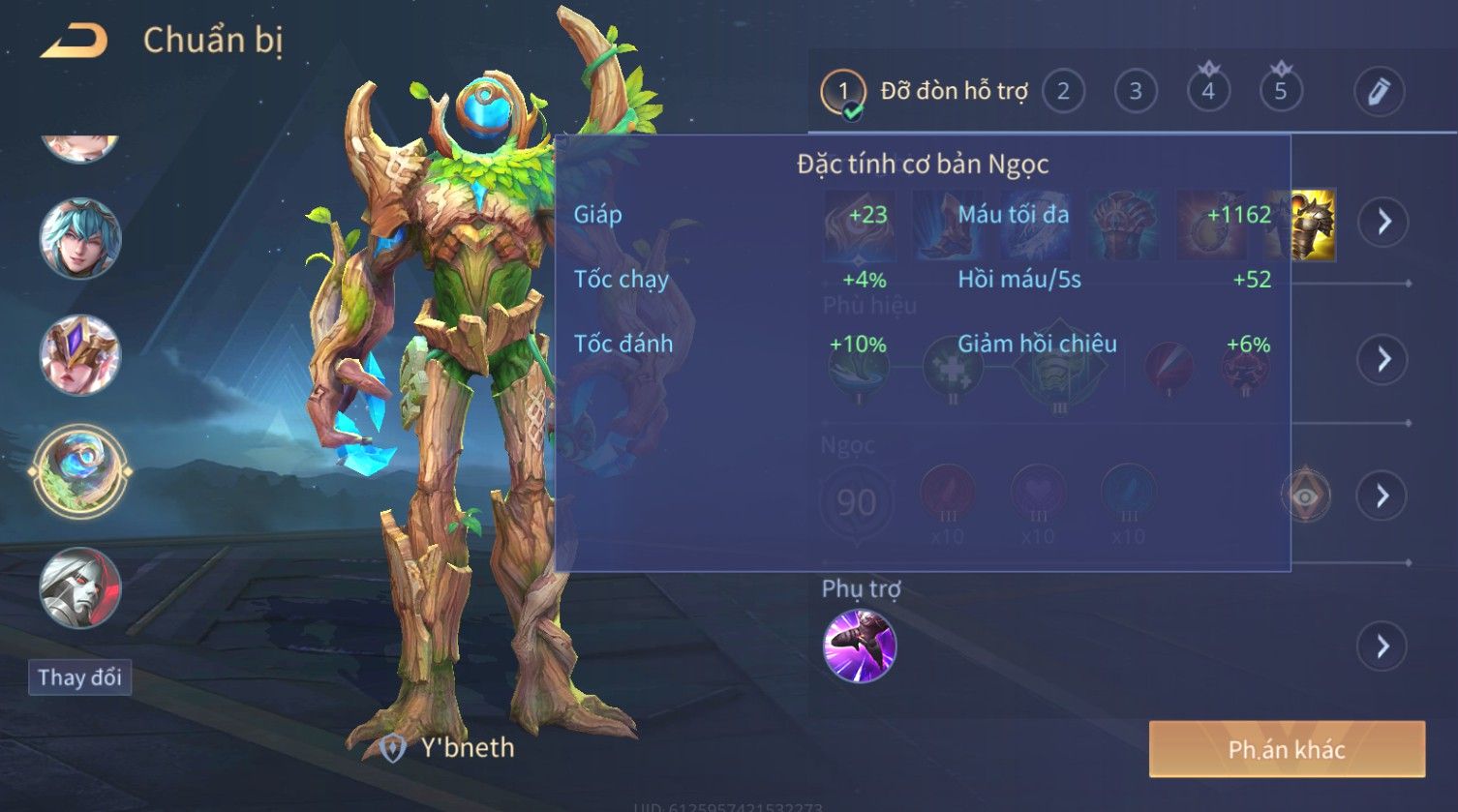Click the Thay đổi button

point(79,677)
